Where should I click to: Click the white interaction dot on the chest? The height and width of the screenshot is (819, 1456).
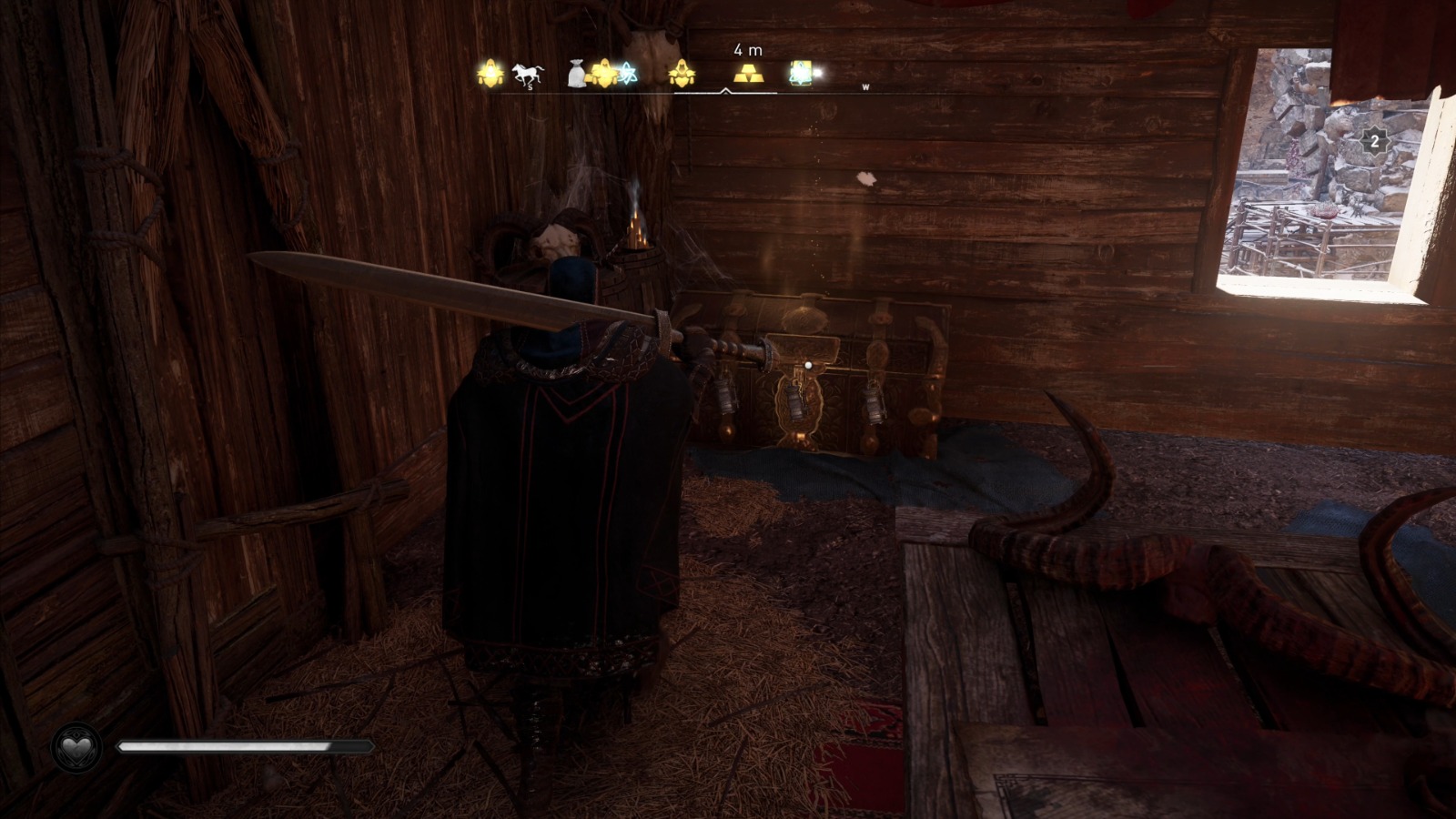click(806, 364)
